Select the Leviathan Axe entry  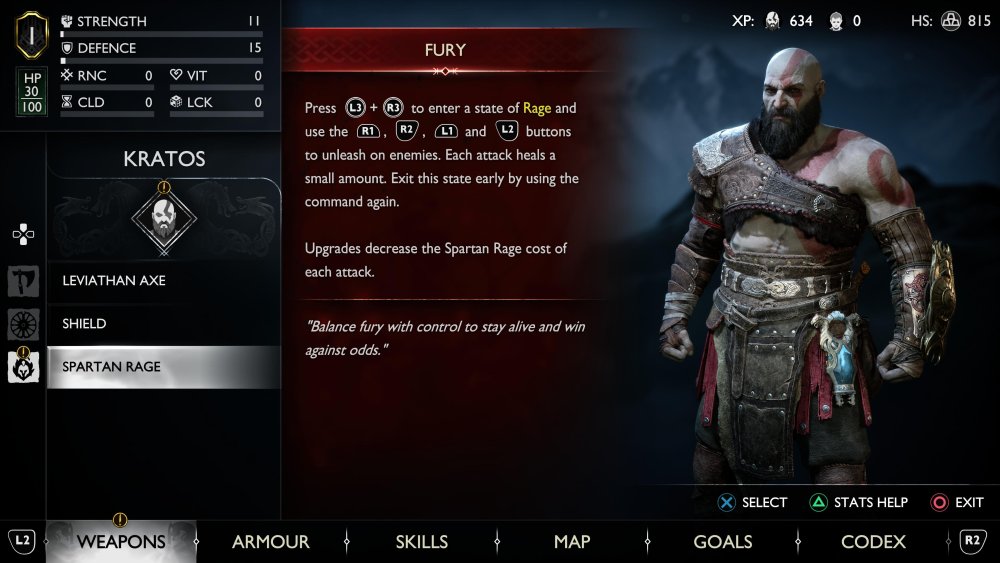pyautogui.click(x=163, y=281)
